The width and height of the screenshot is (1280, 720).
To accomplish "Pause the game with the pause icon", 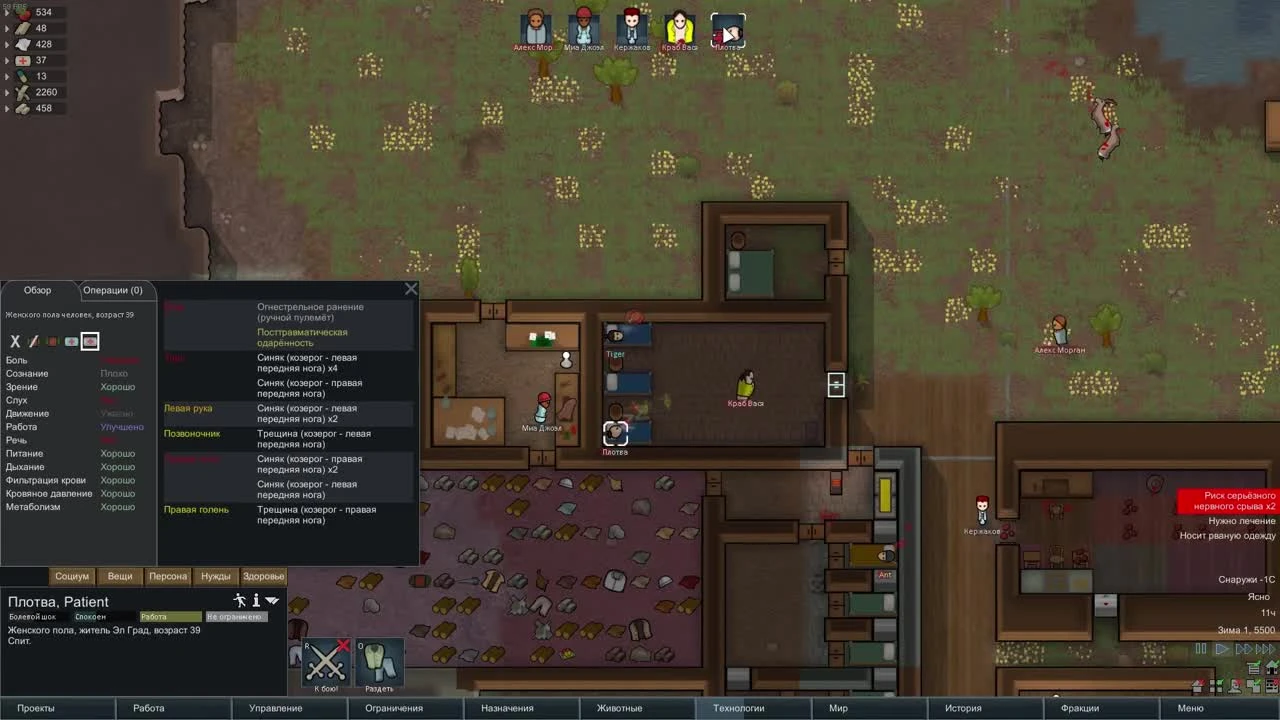I will click(x=1200, y=648).
